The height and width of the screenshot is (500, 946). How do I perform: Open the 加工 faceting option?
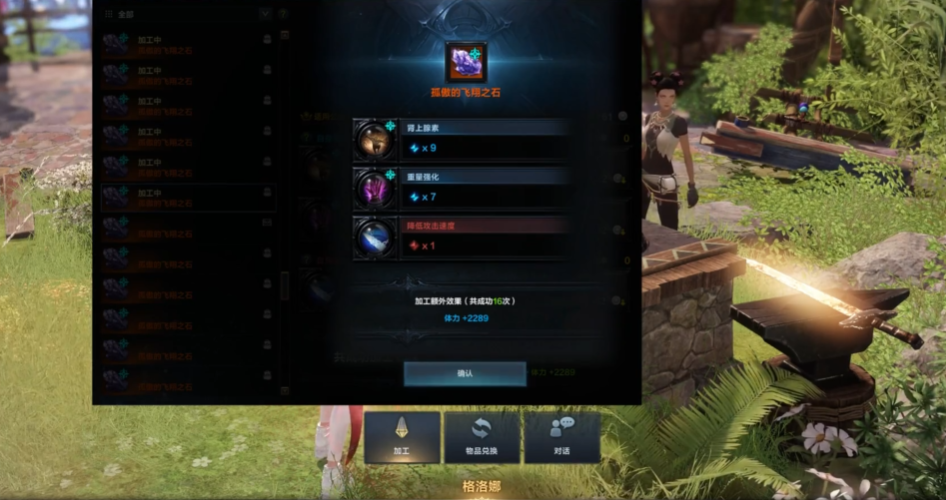tap(401, 437)
